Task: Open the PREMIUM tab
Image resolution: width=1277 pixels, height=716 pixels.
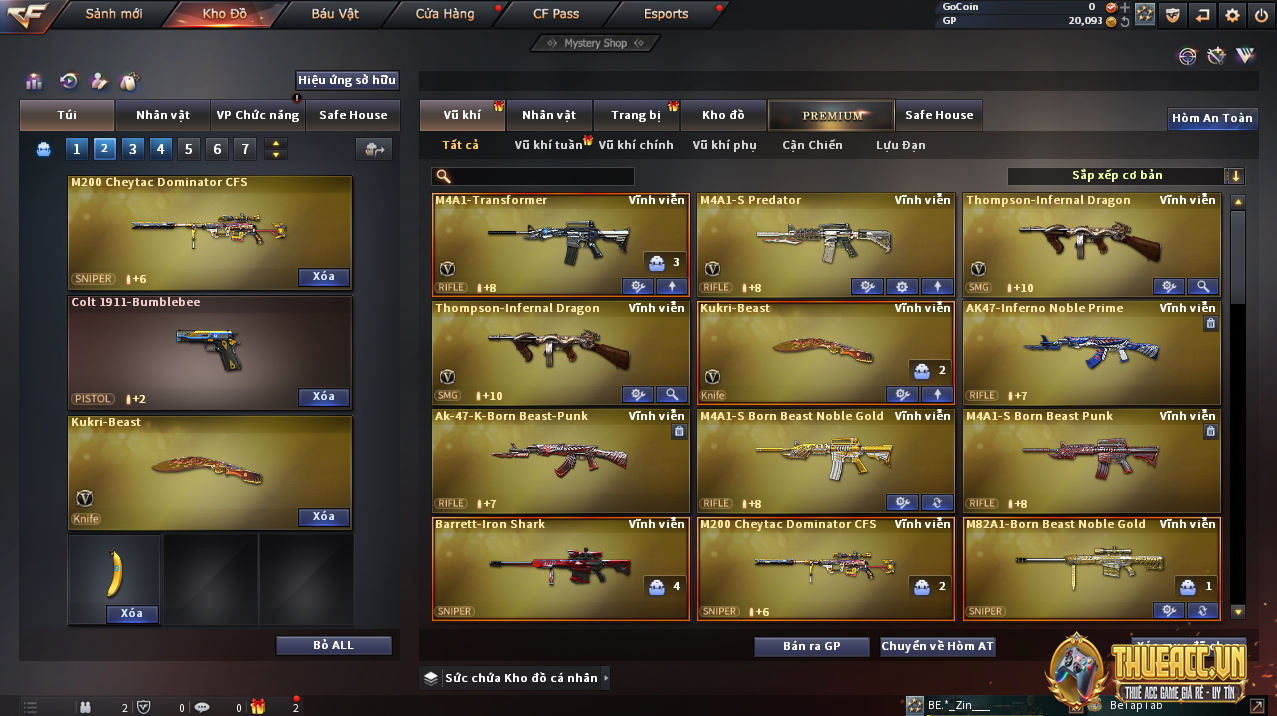Action: pyautogui.click(x=832, y=115)
